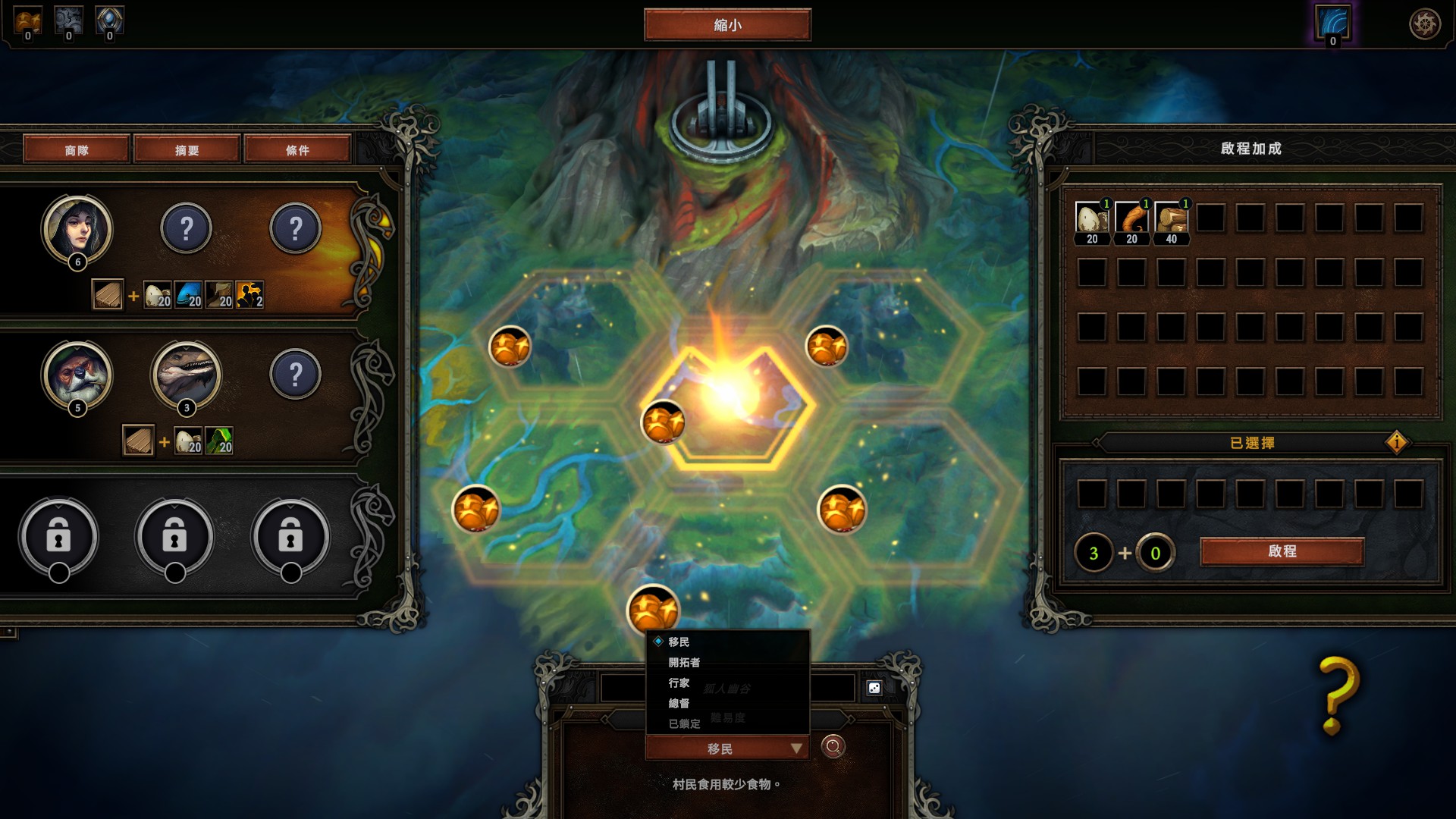The height and width of the screenshot is (819, 1456).
Task: Pick the 總督 difficulty entry
Action: pos(679,703)
